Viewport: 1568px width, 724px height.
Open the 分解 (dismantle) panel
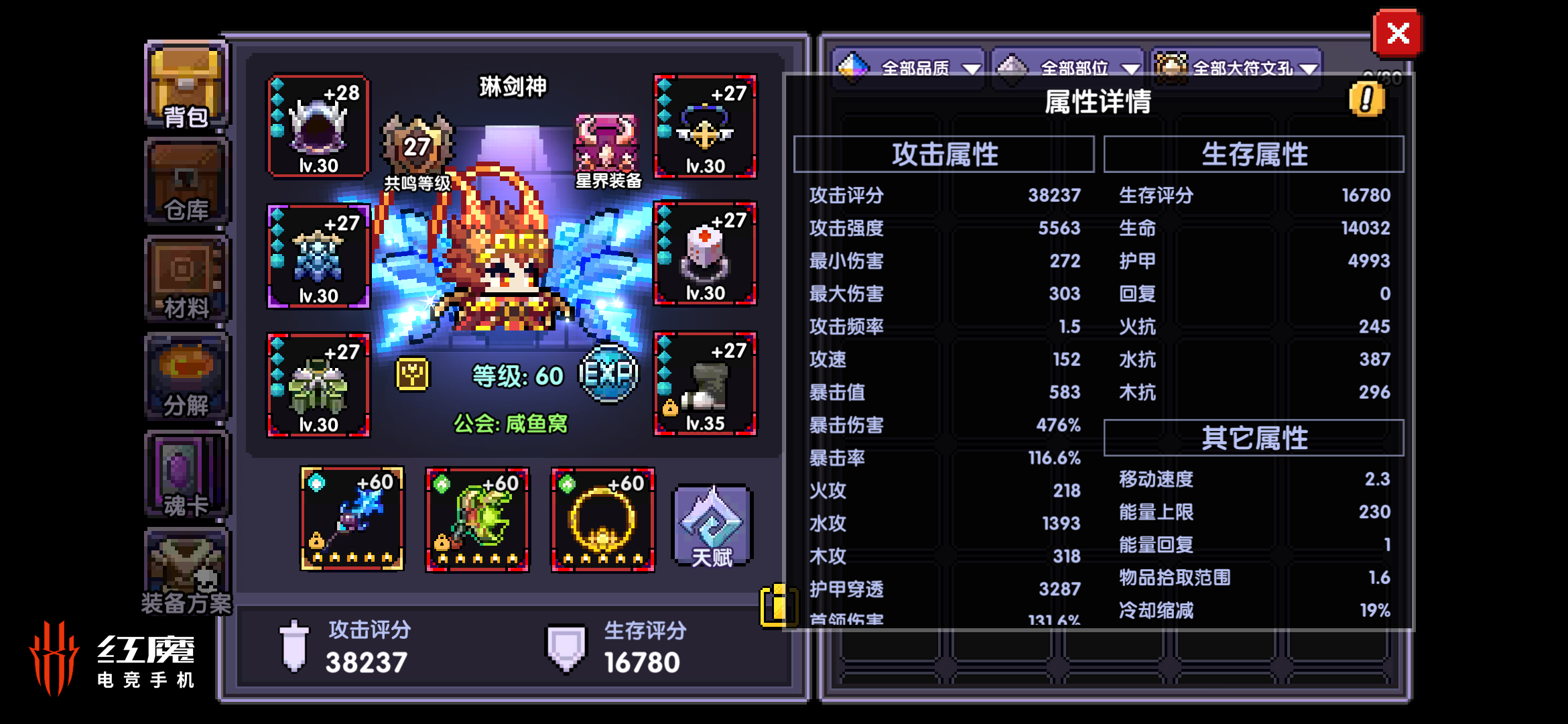186,375
